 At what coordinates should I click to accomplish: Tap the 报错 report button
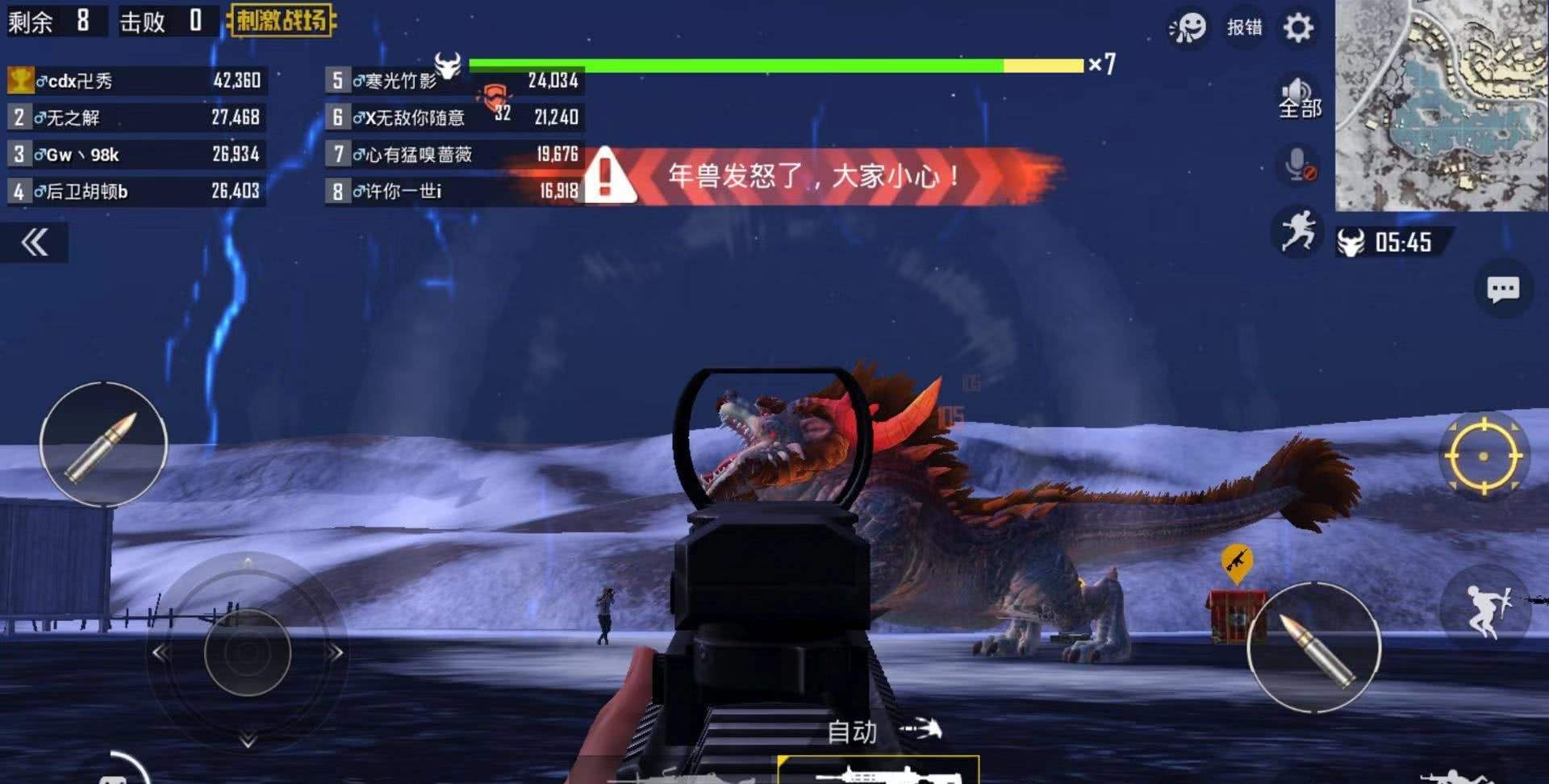coord(1244,28)
